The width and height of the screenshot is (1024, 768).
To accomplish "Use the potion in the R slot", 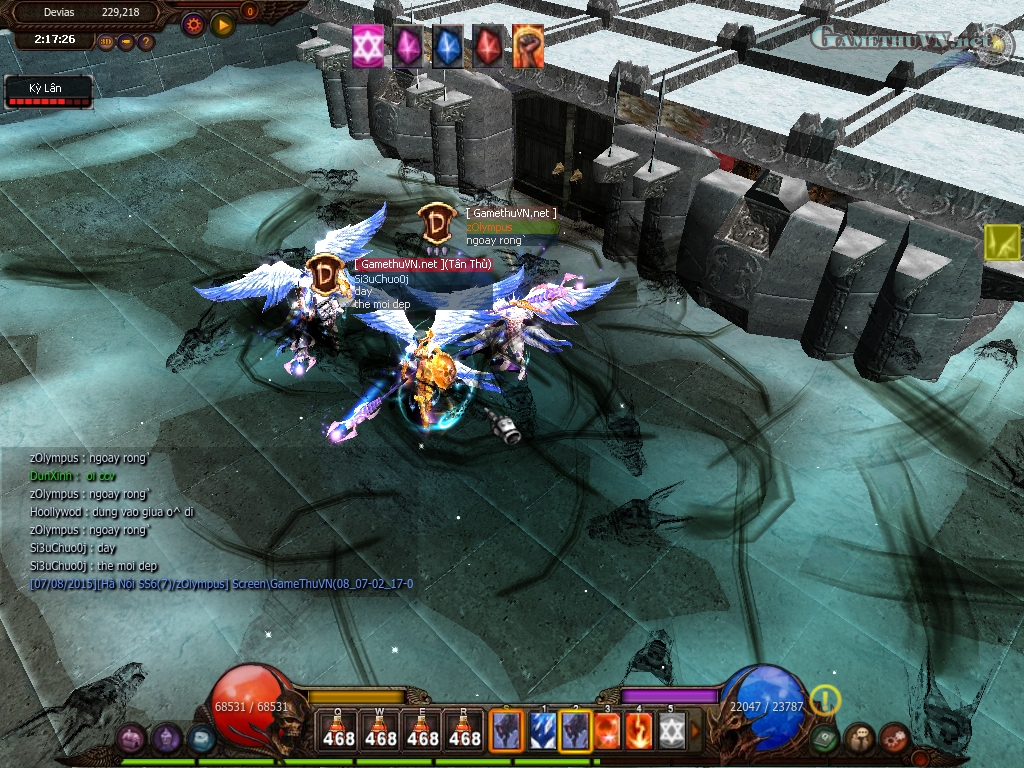I will pos(465,730).
